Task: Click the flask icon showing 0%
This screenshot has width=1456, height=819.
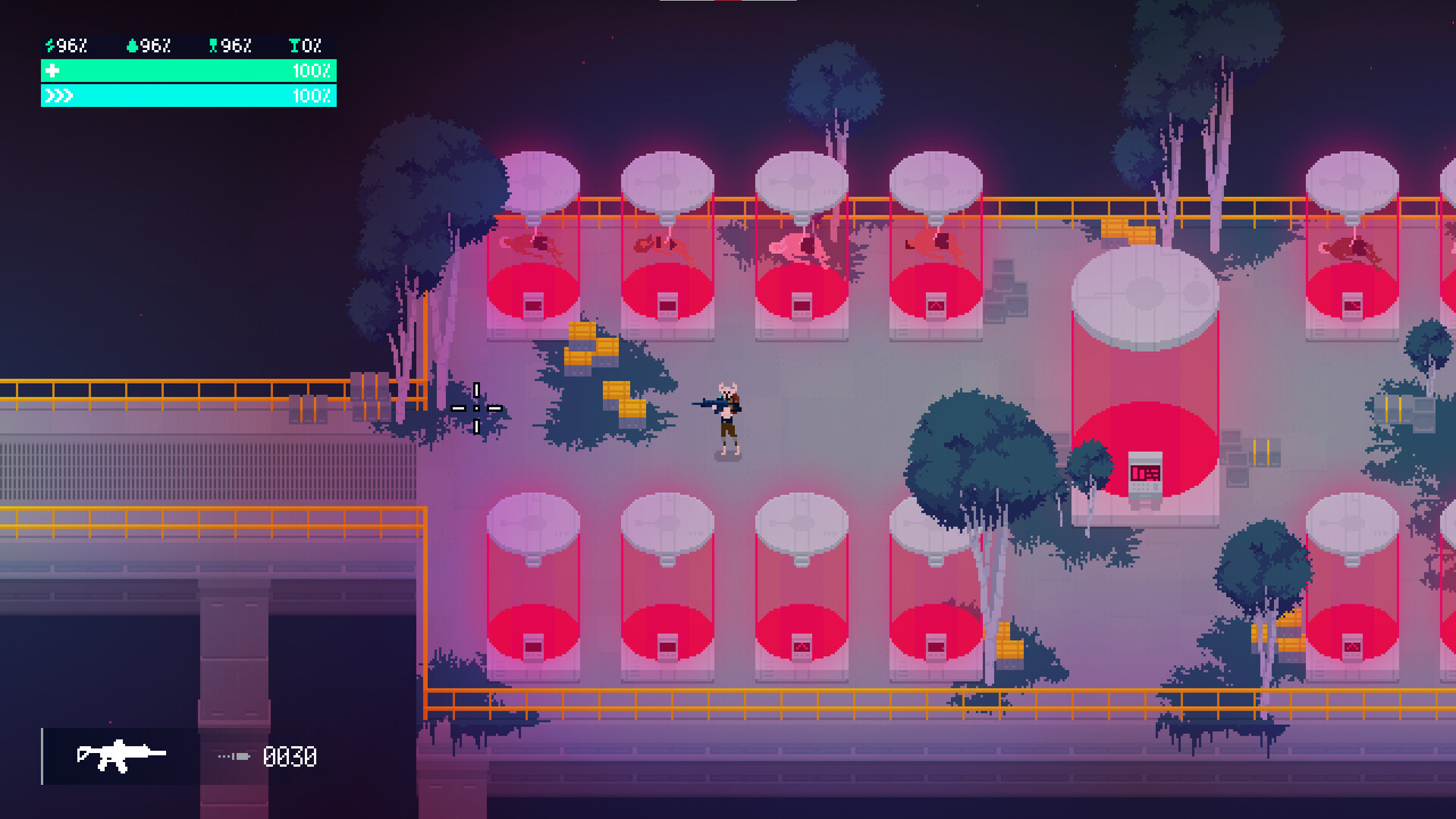Action: (x=294, y=45)
